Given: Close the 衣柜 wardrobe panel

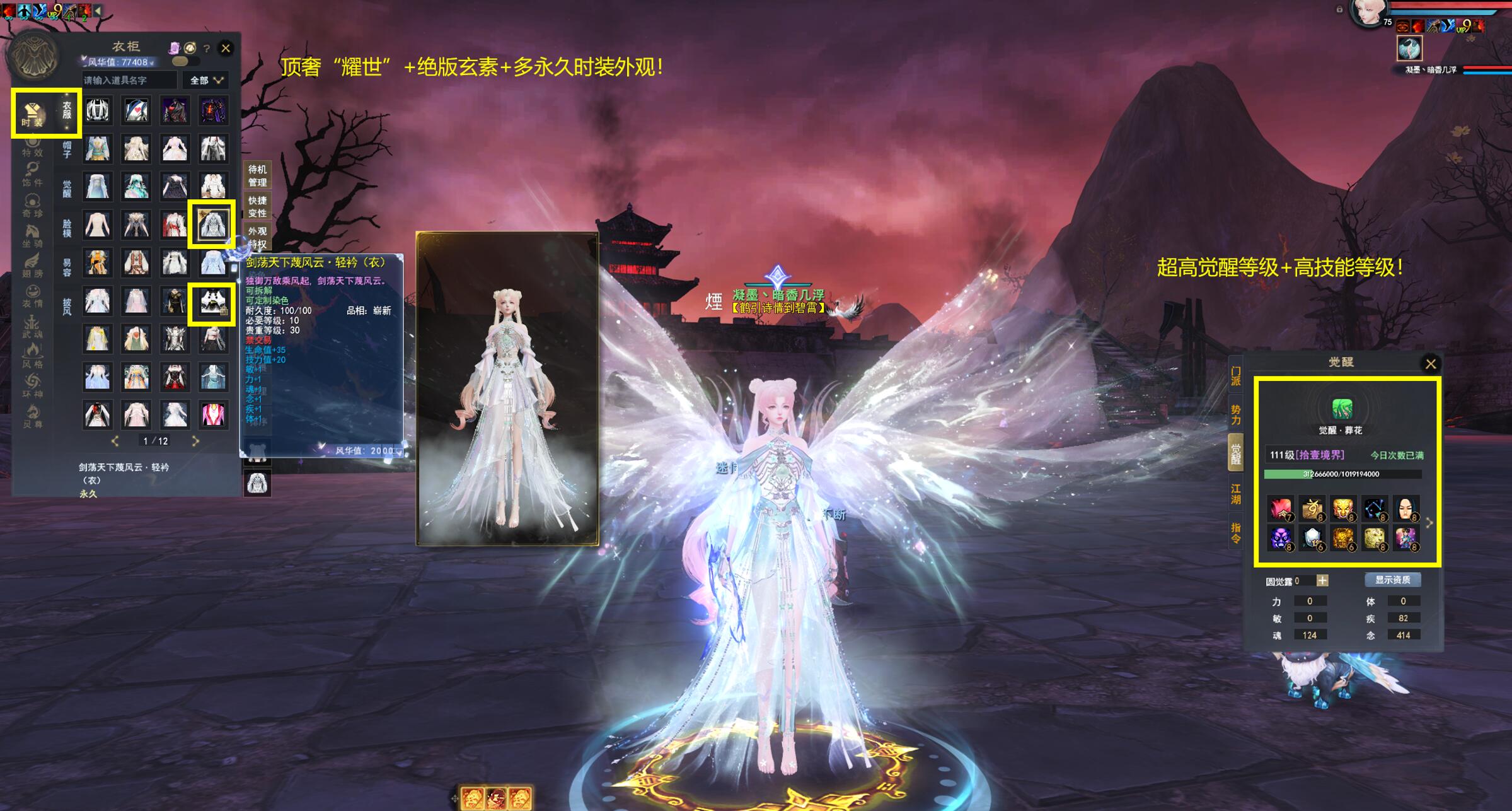Looking at the screenshot, I should coord(226,48).
